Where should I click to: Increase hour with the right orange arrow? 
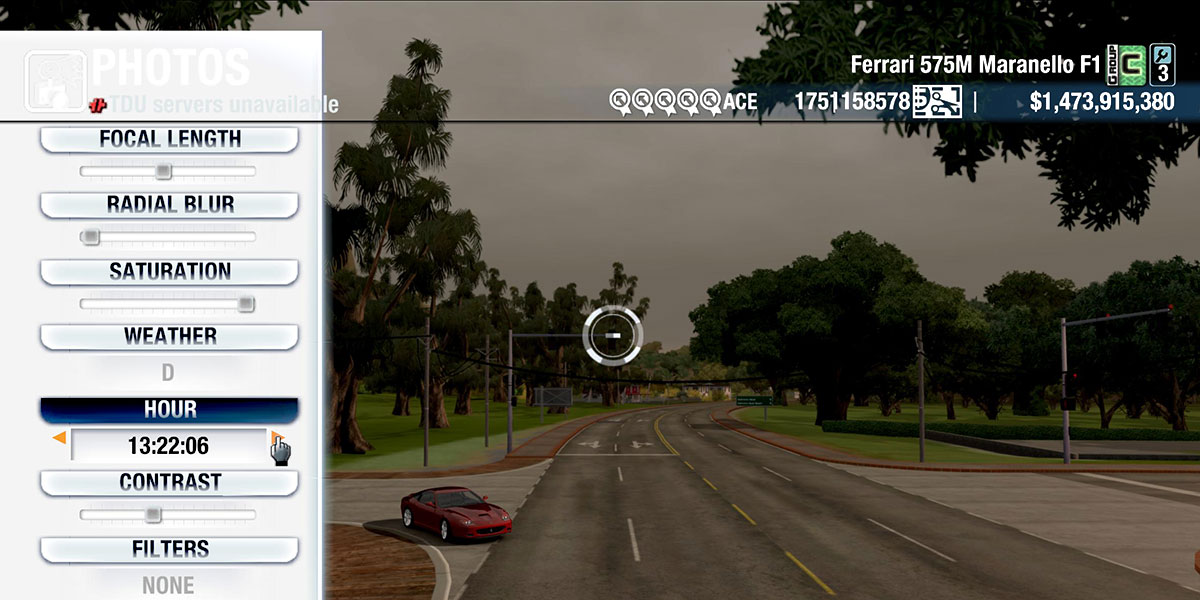275,438
